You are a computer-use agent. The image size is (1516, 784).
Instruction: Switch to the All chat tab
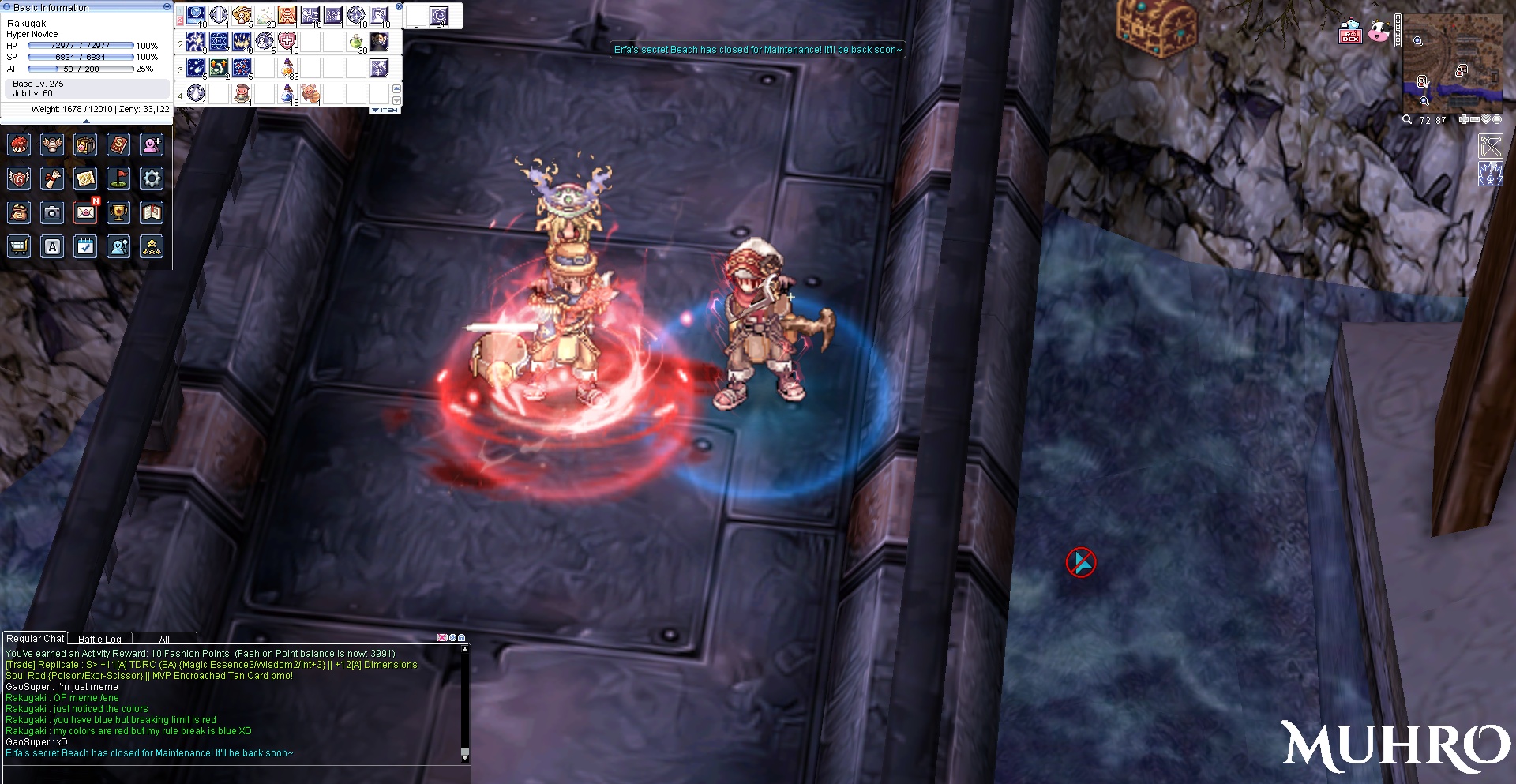pyautogui.click(x=164, y=639)
